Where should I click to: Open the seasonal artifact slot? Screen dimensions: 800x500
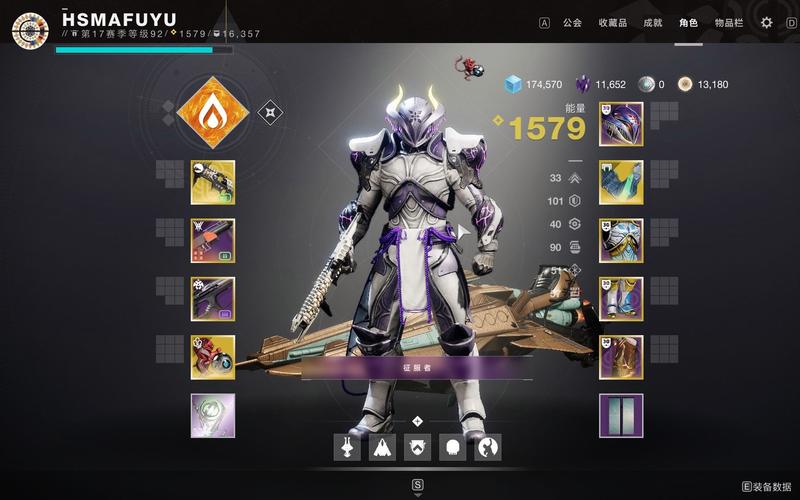click(x=213, y=416)
